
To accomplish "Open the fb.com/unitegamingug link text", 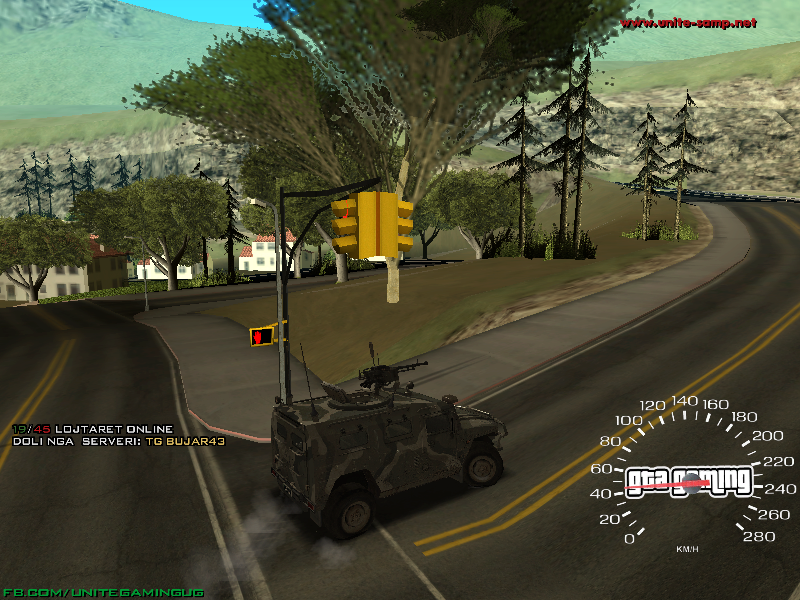I will [103, 592].
